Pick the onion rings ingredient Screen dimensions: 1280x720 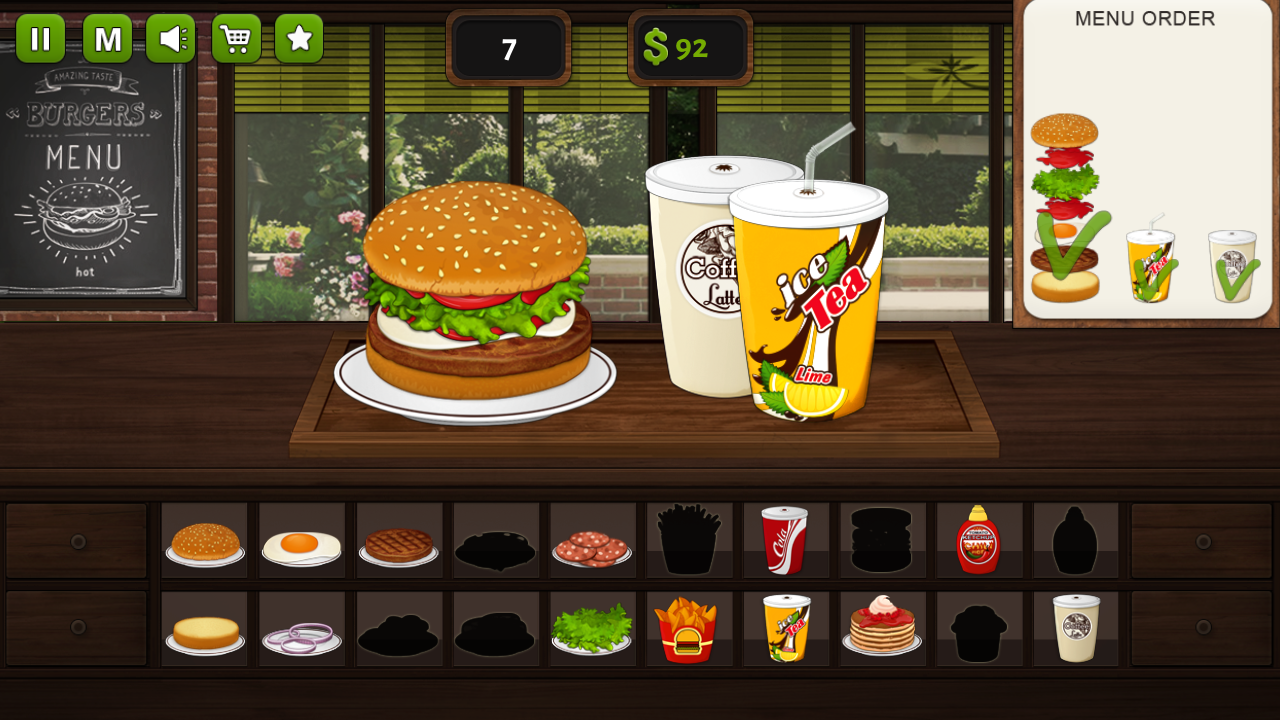pyautogui.click(x=301, y=628)
